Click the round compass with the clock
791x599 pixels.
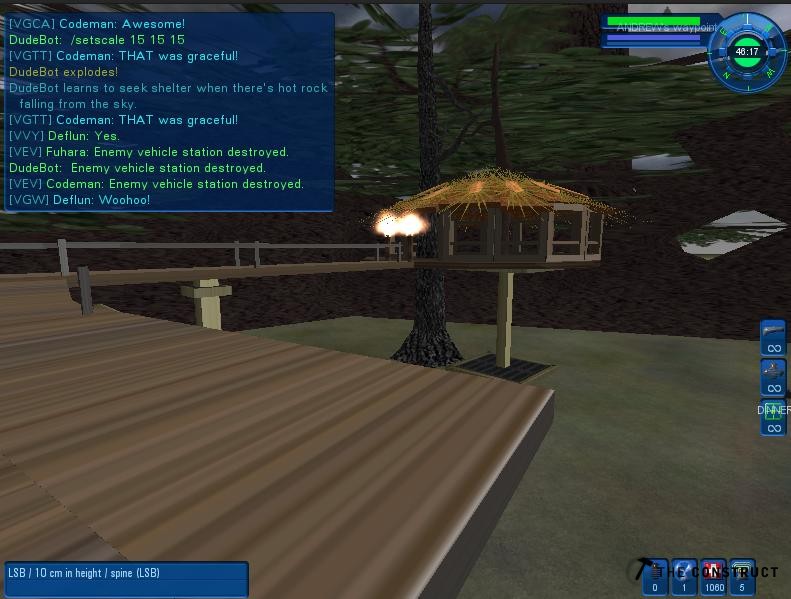click(x=745, y=48)
